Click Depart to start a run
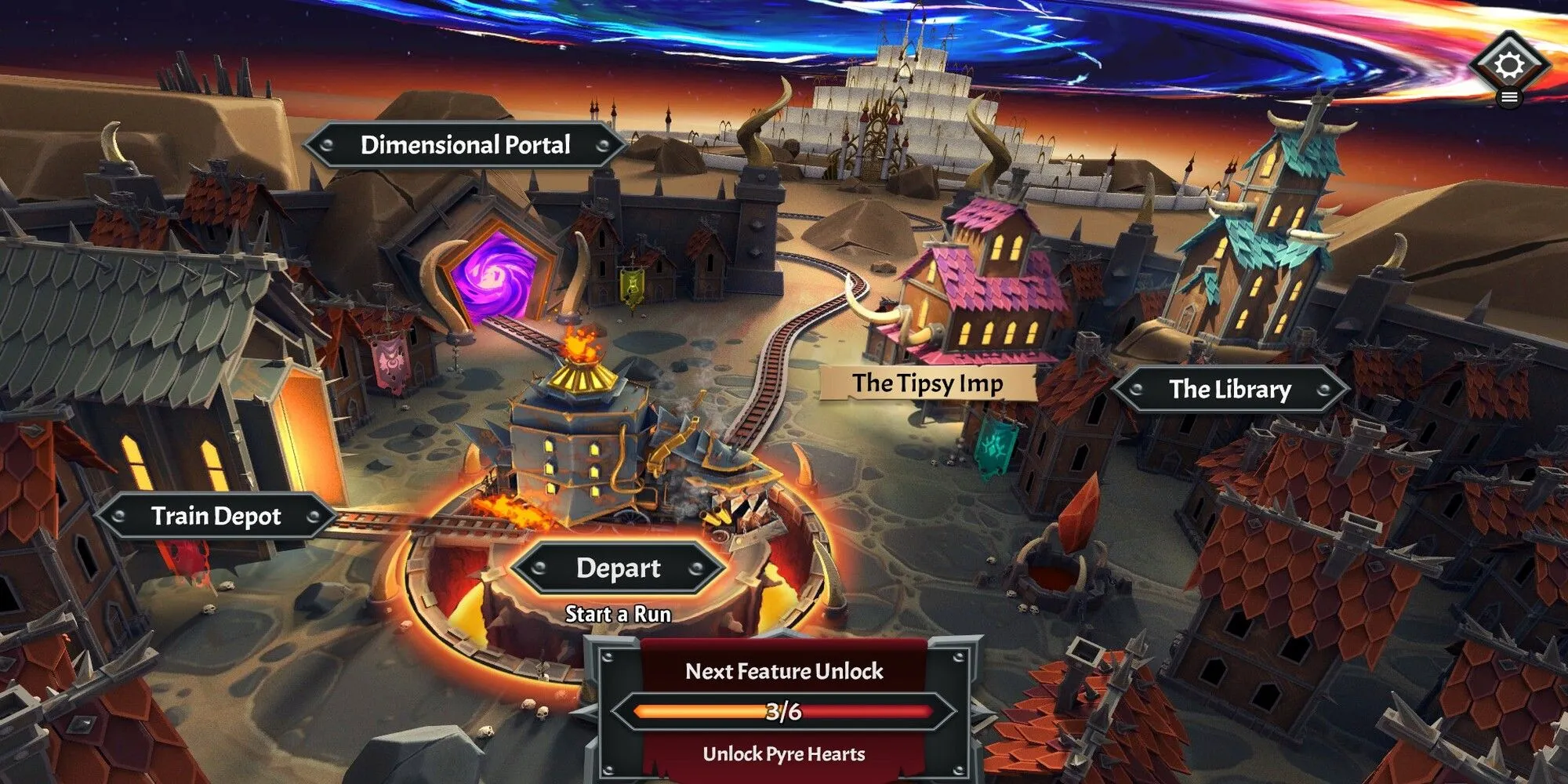The height and width of the screenshot is (784, 1568). coord(618,568)
